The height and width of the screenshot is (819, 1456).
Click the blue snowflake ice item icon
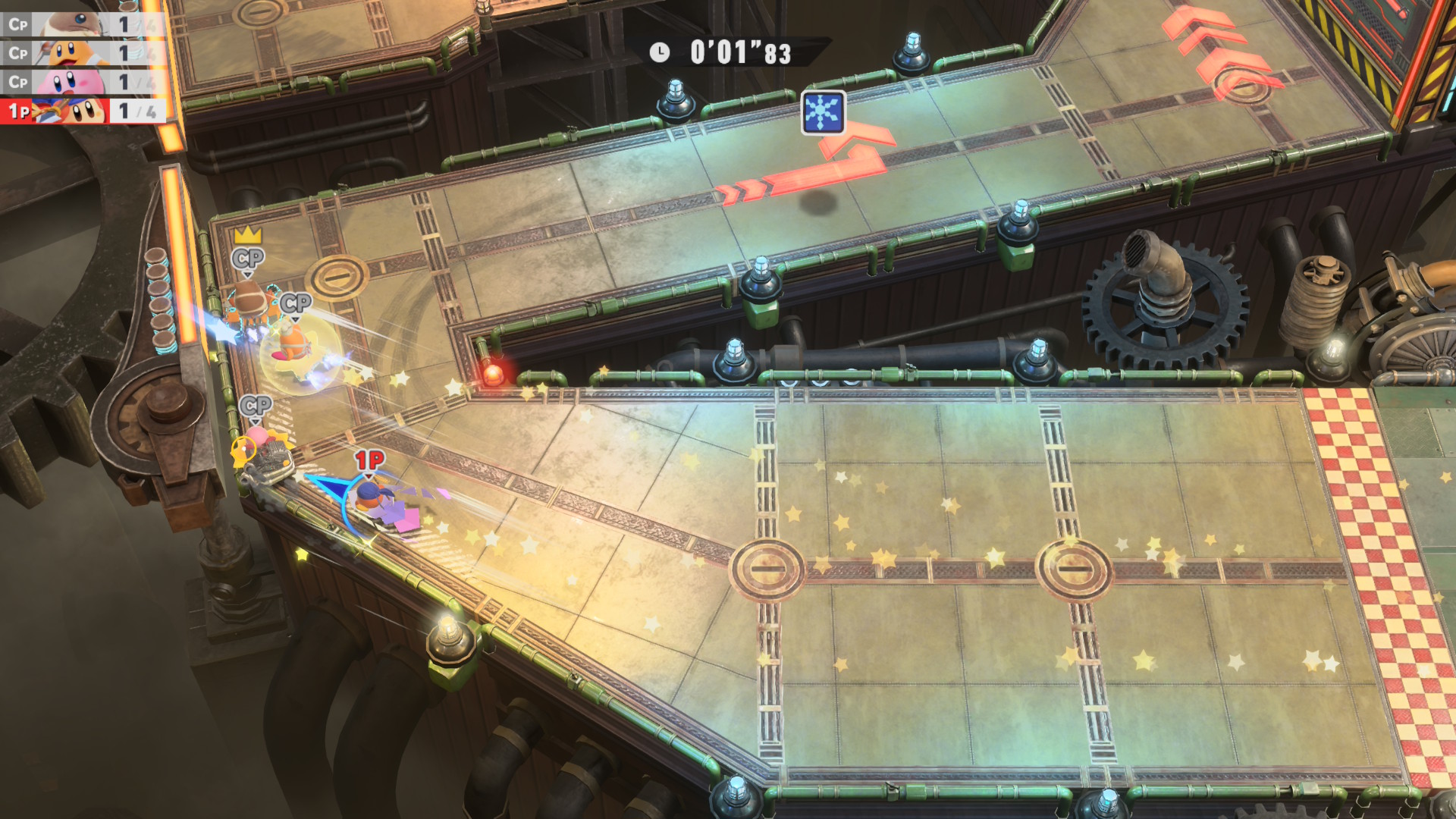coord(823,112)
